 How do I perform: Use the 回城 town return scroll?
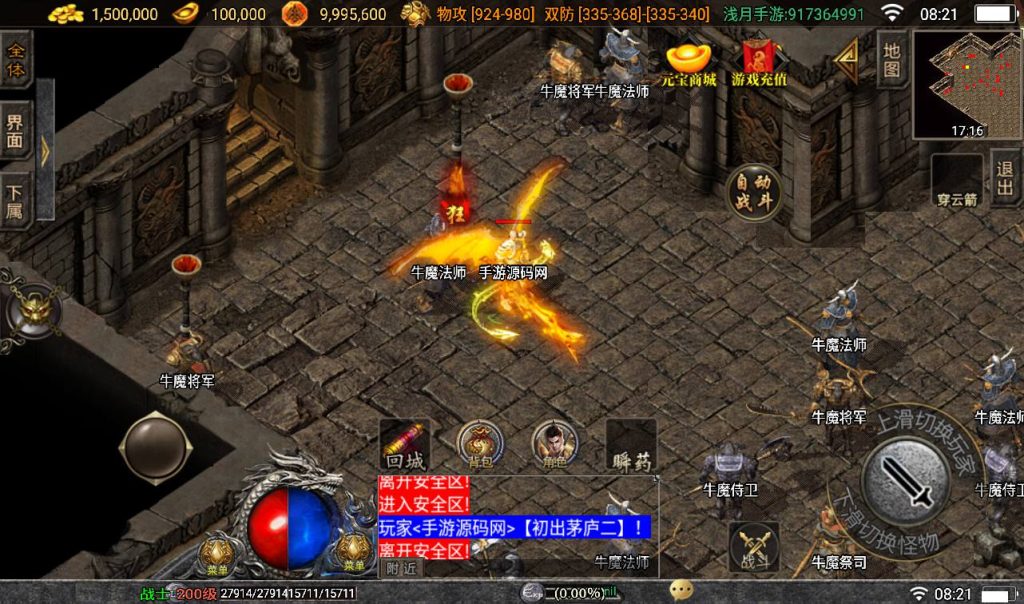(405, 444)
